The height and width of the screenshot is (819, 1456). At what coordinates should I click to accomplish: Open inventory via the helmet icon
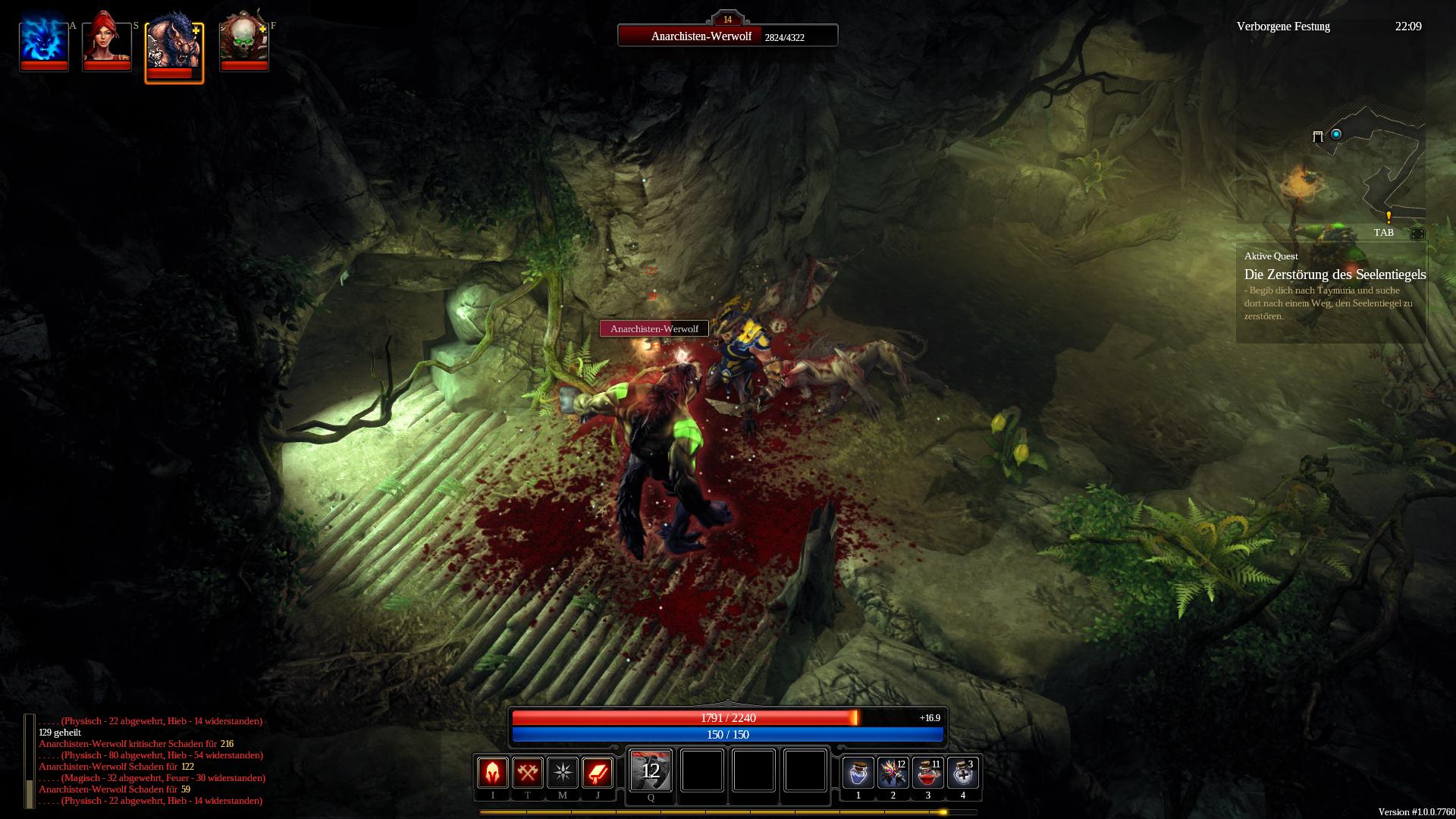click(493, 772)
